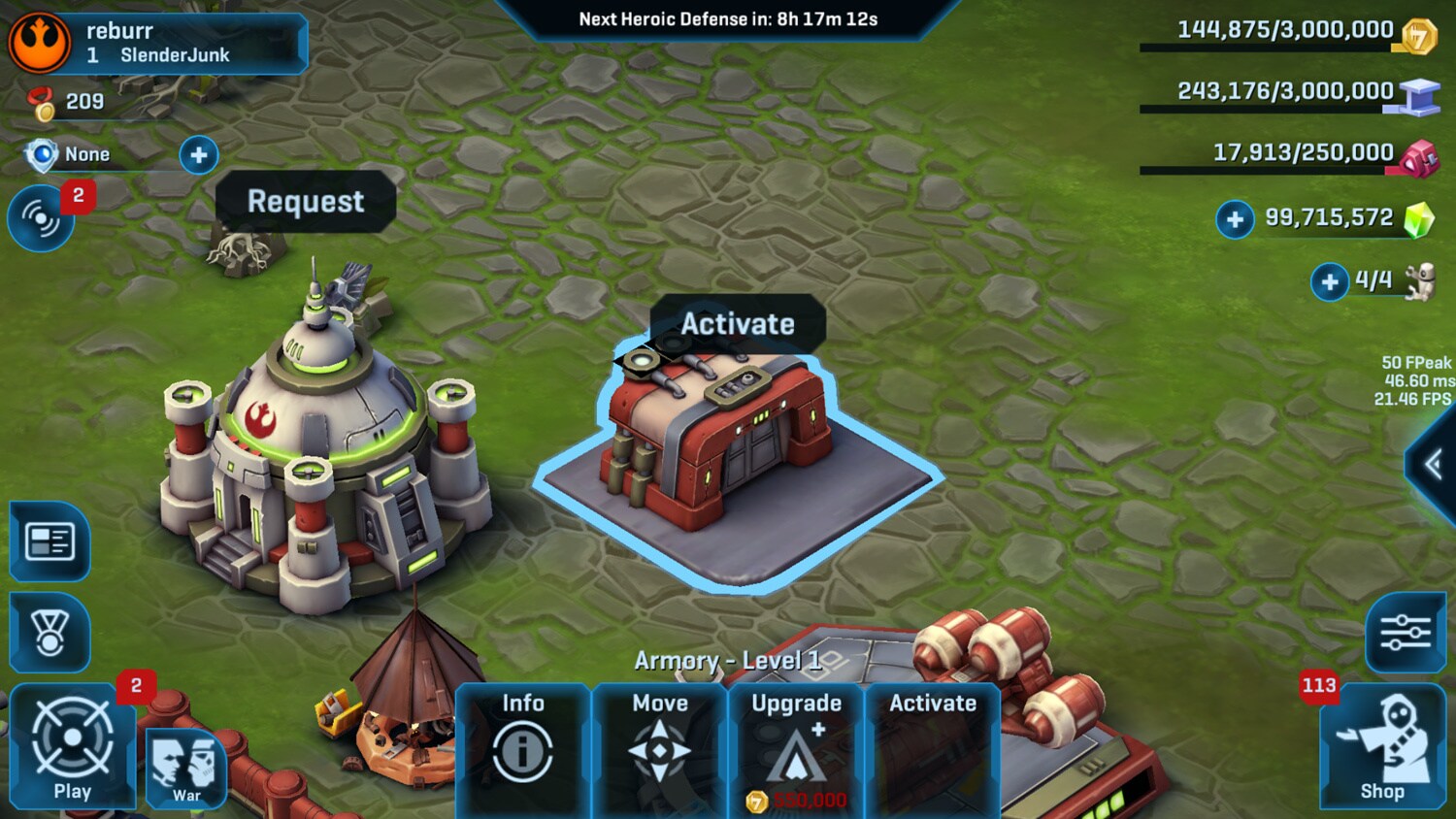Upgrade the Armory for 550,000 credits
The height and width of the screenshot is (819, 1456).
(796, 749)
